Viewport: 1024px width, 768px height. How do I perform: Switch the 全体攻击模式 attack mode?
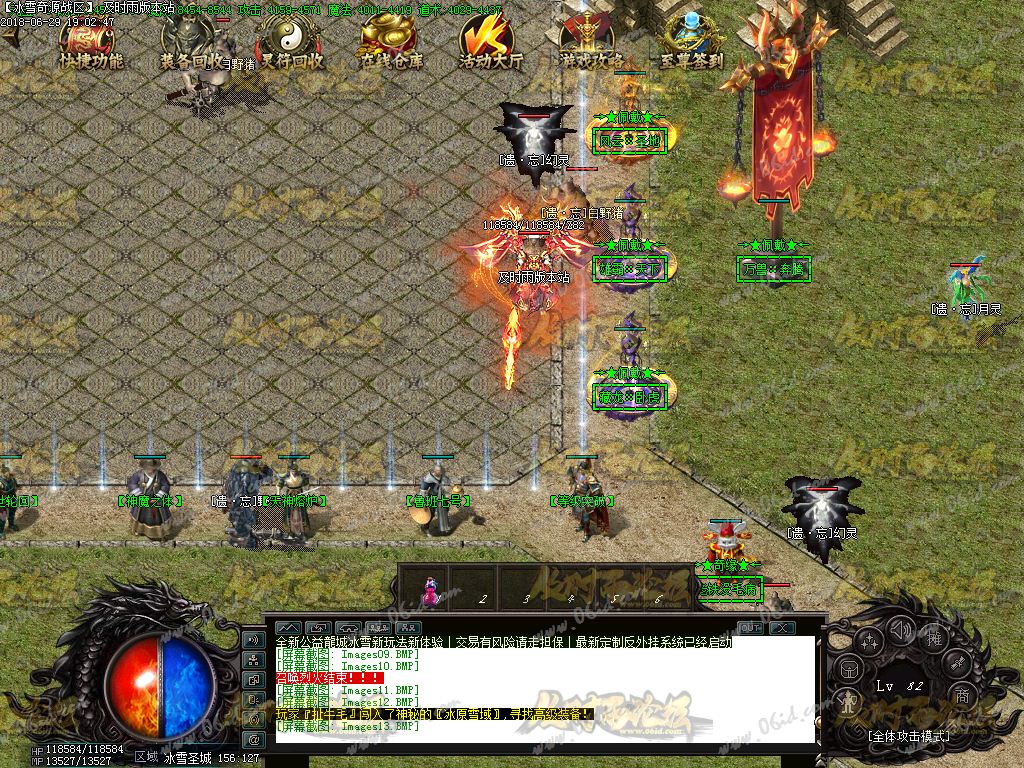click(x=909, y=735)
